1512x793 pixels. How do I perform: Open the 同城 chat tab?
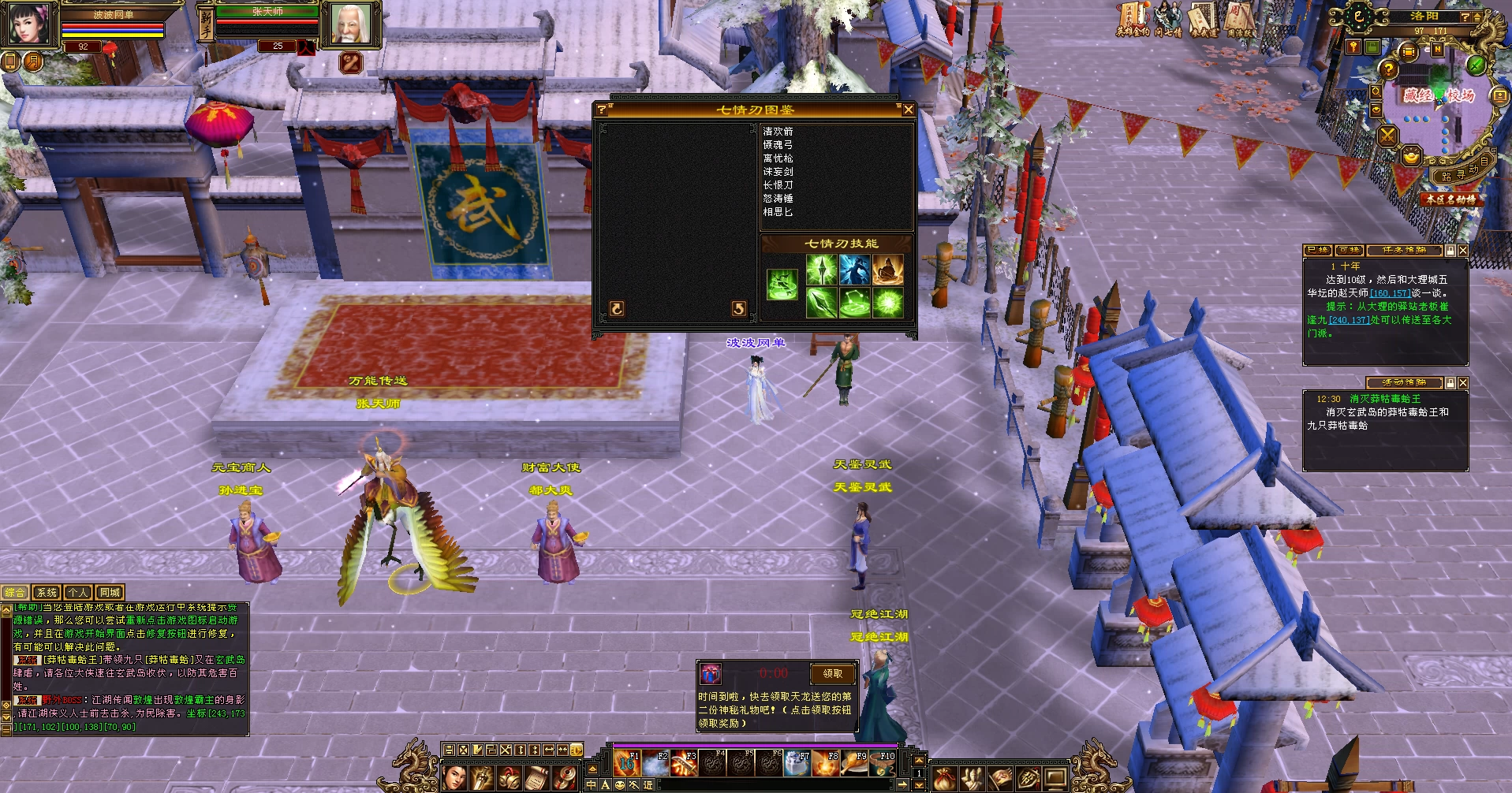pyautogui.click(x=110, y=593)
